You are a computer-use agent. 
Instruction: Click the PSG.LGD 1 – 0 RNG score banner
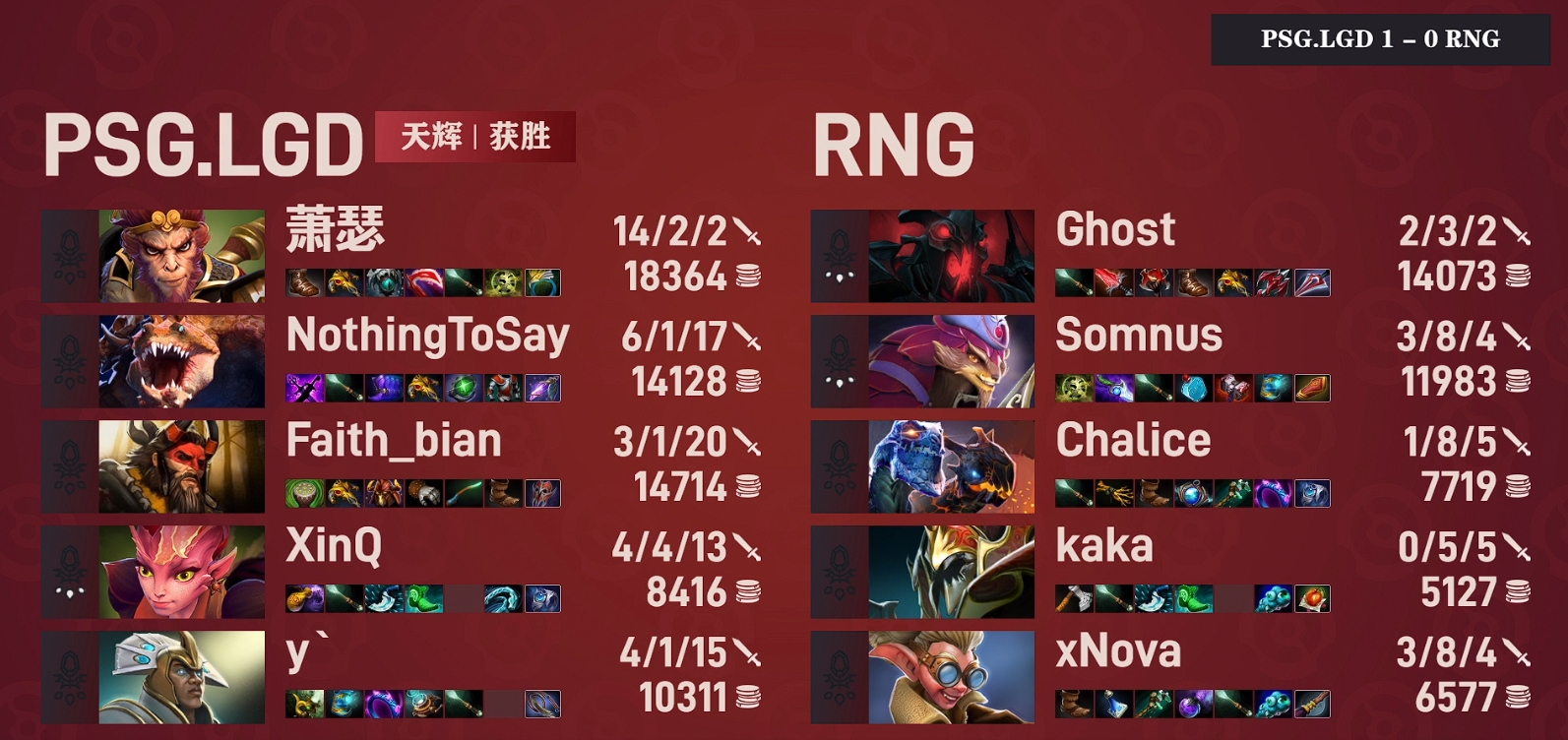(x=1382, y=38)
